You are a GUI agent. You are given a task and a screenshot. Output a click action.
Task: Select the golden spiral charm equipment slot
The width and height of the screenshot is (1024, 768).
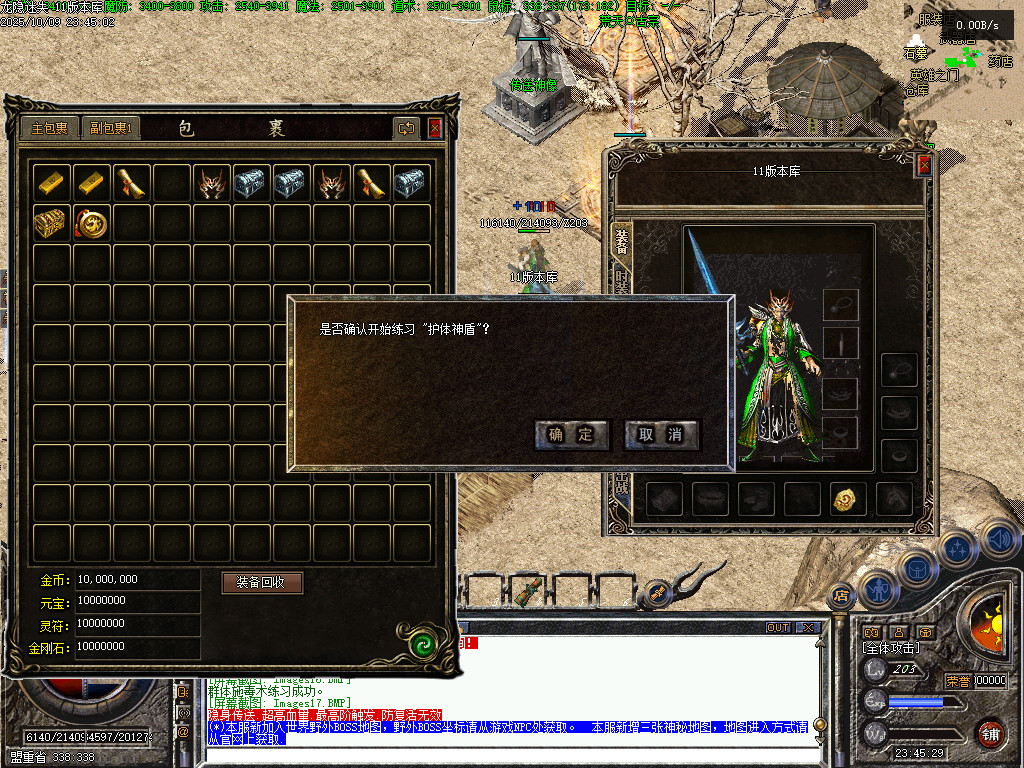pos(847,498)
